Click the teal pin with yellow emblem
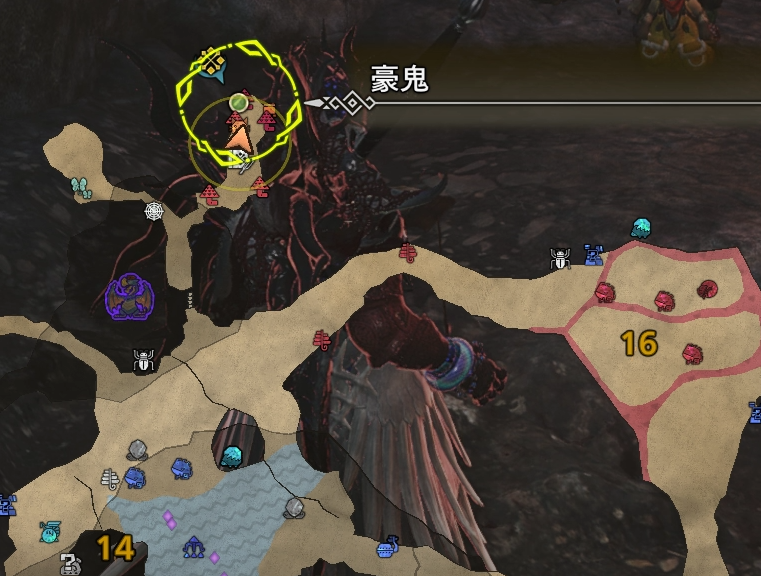This screenshot has height=576, width=761. [211, 64]
